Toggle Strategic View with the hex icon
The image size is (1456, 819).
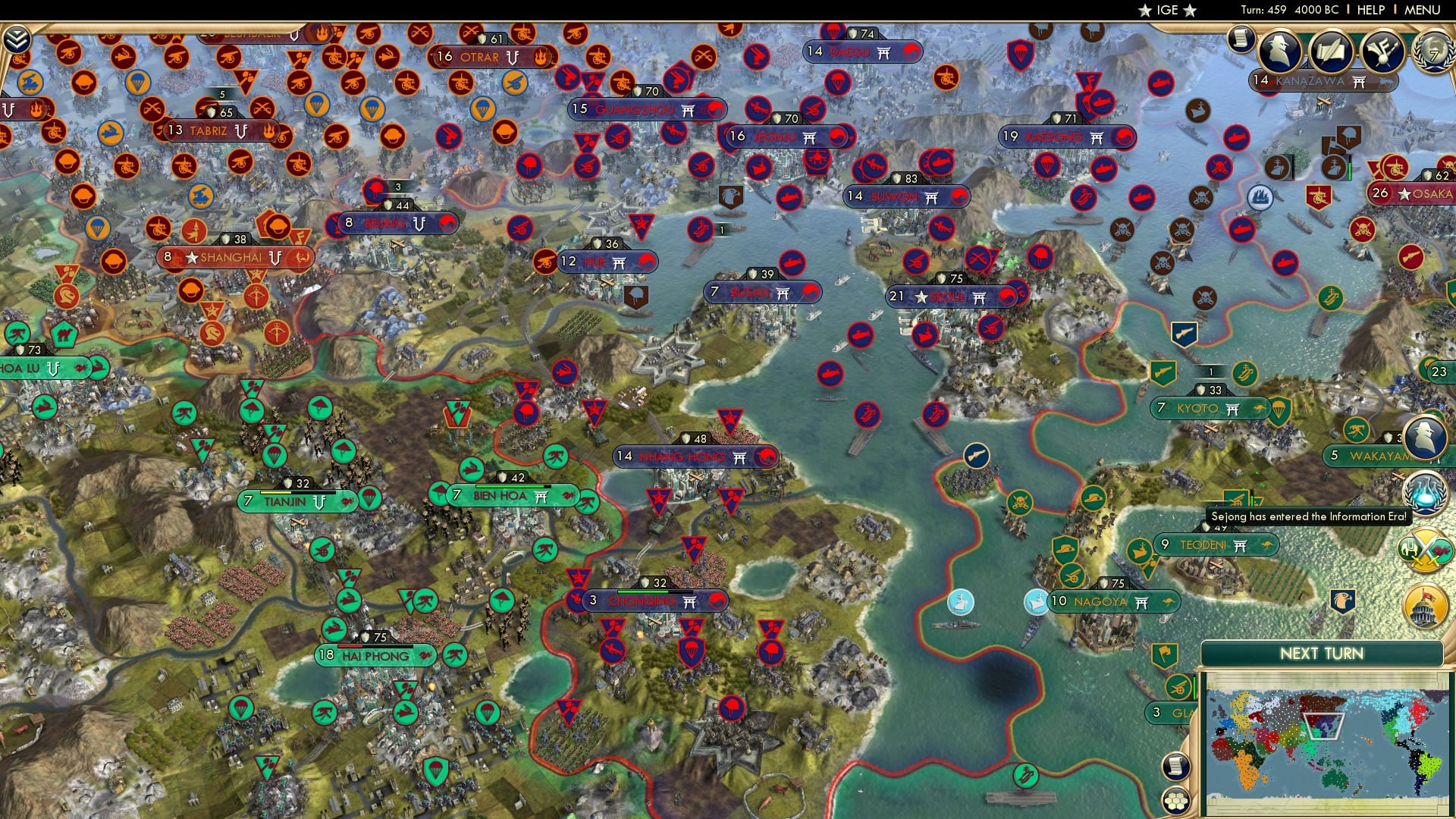[1175, 801]
